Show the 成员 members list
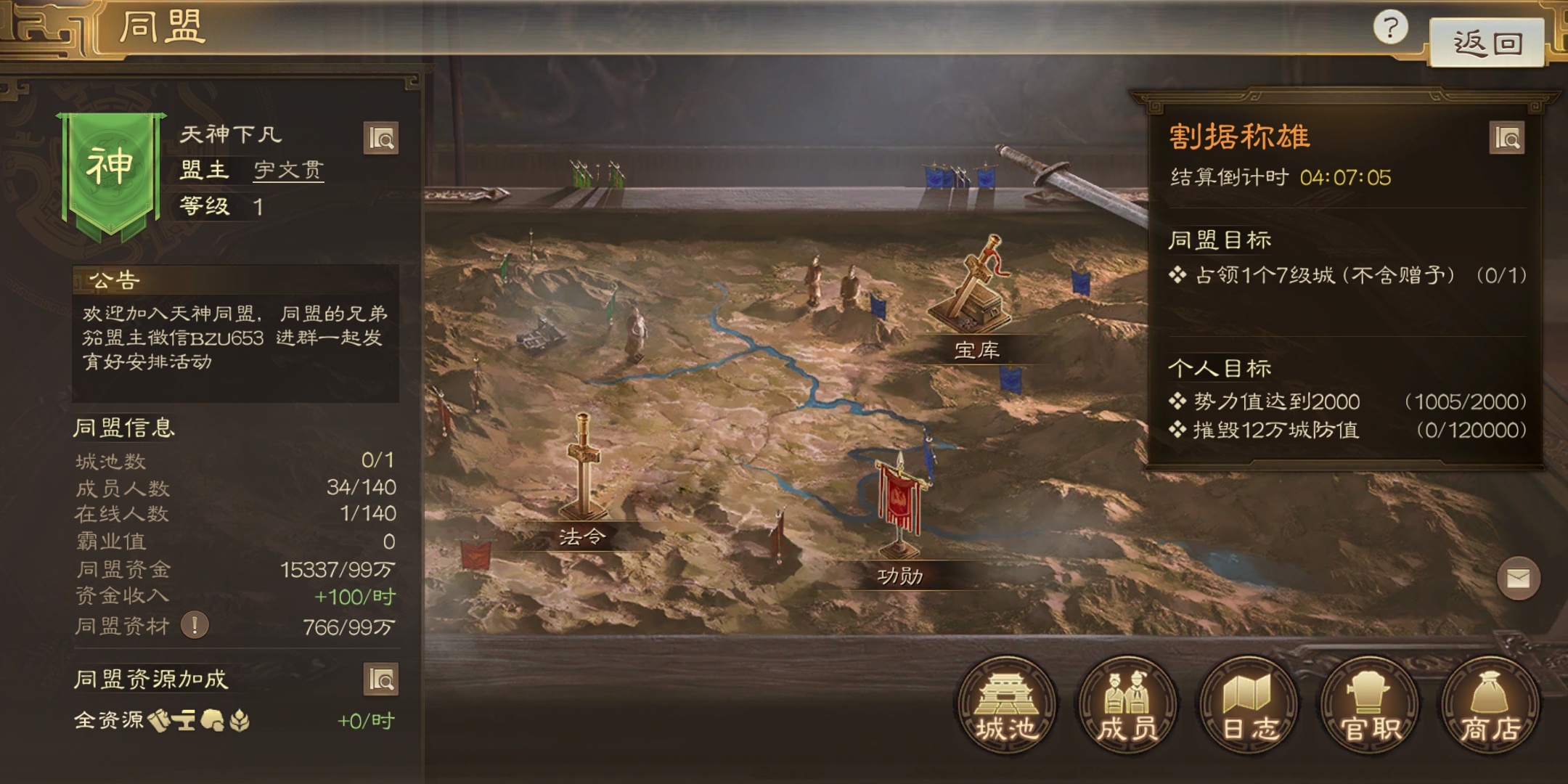1568x784 pixels. (1127, 704)
